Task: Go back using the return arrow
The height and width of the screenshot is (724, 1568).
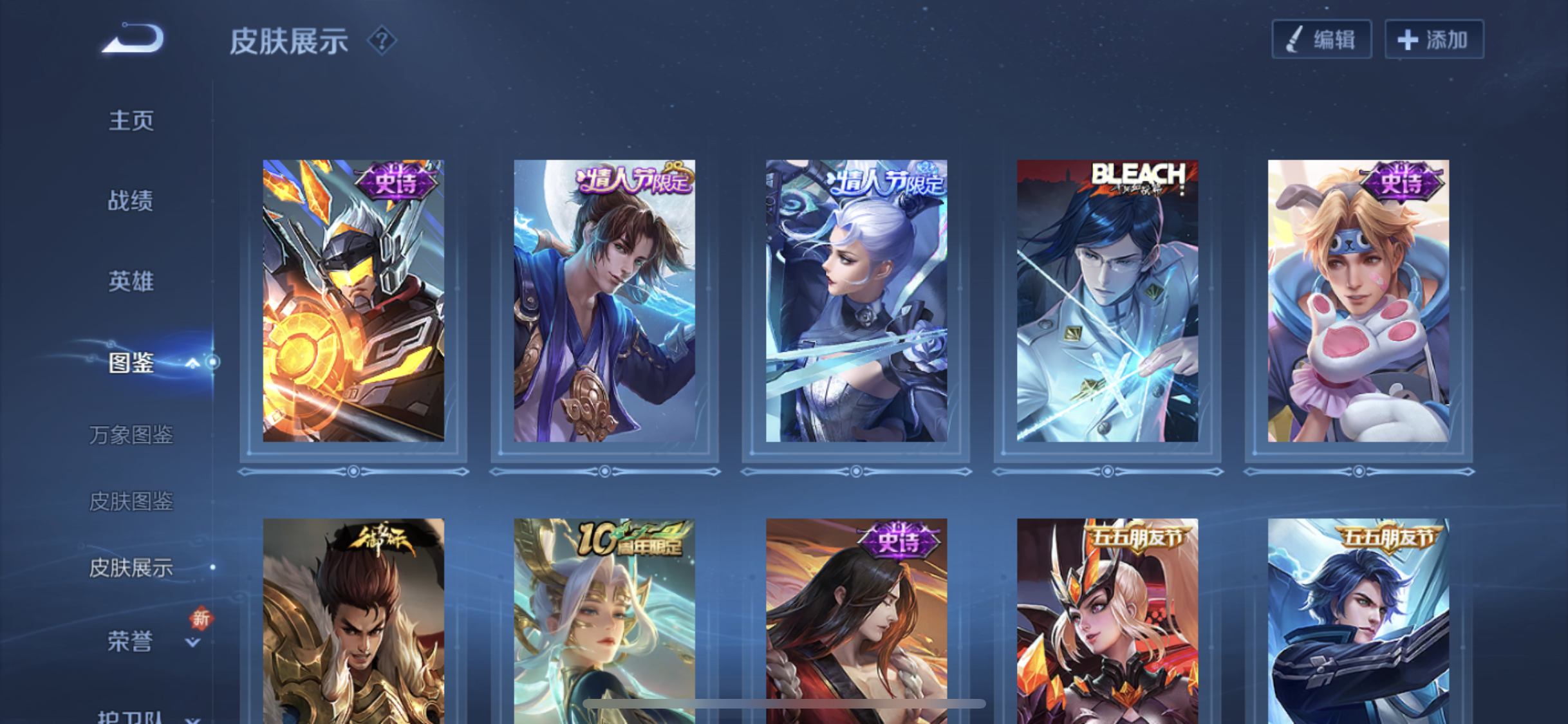Action: tap(133, 39)
